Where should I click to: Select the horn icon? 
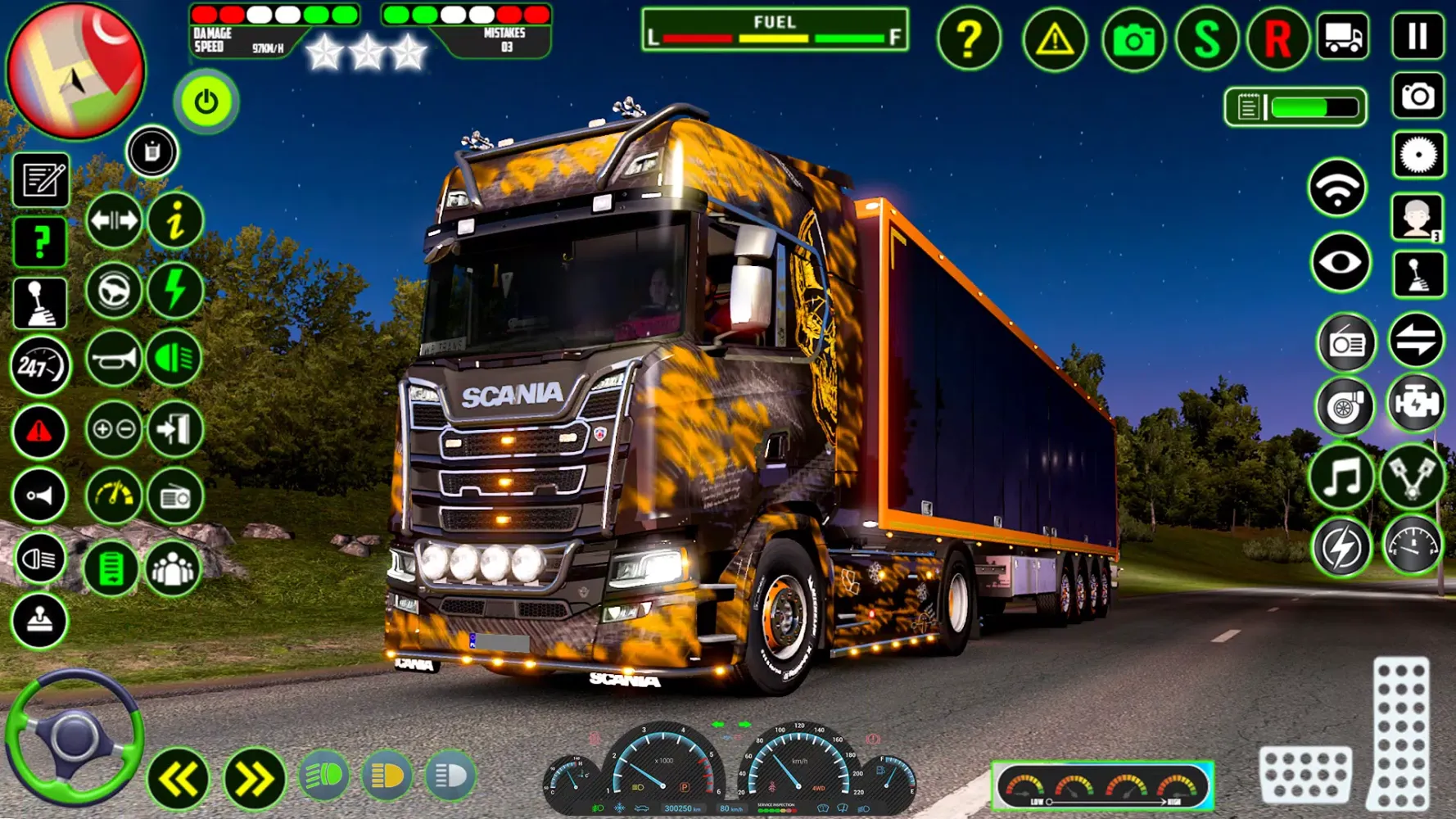[115, 358]
